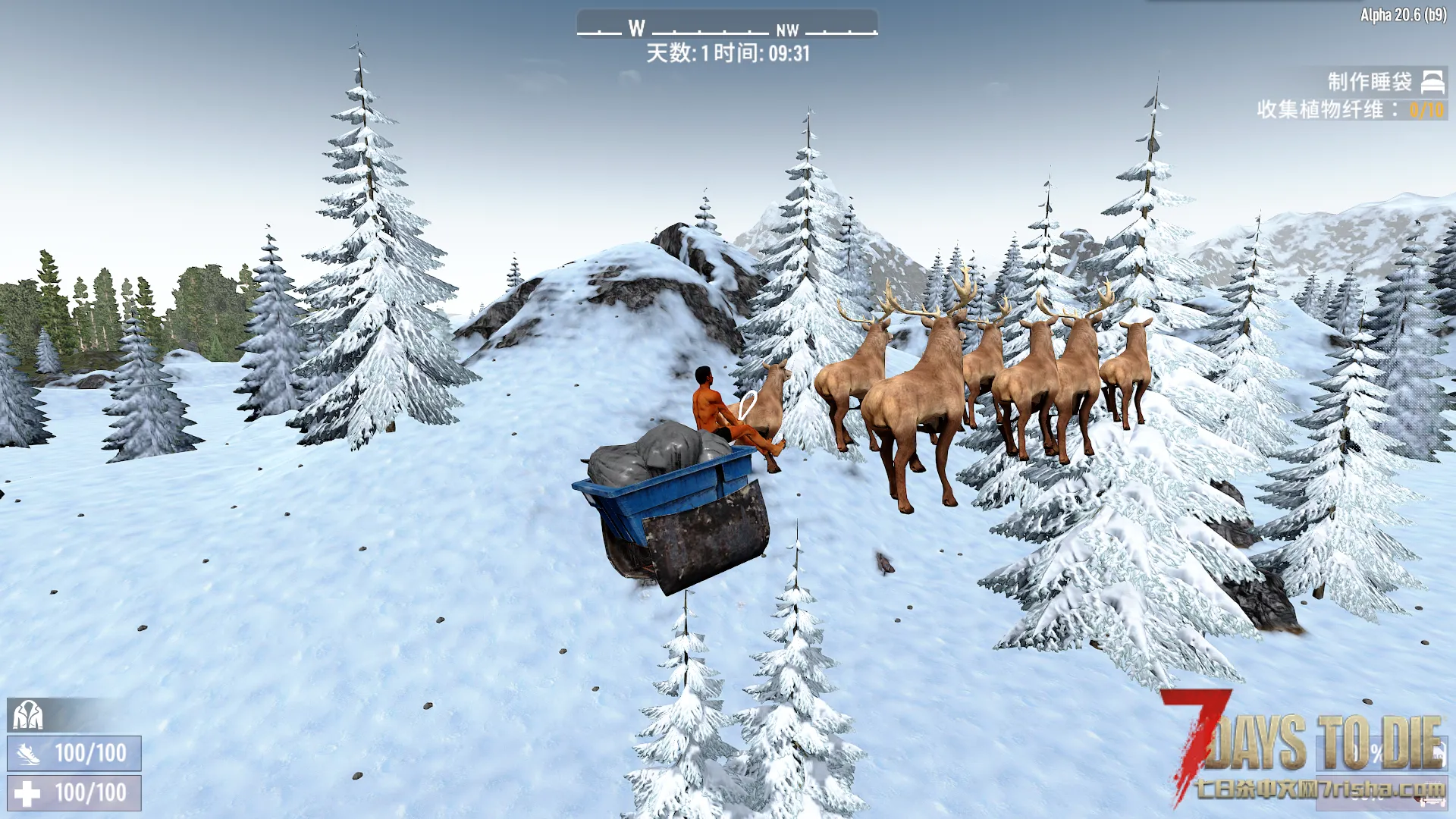Click the compass bar heading strip

pos(726,27)
